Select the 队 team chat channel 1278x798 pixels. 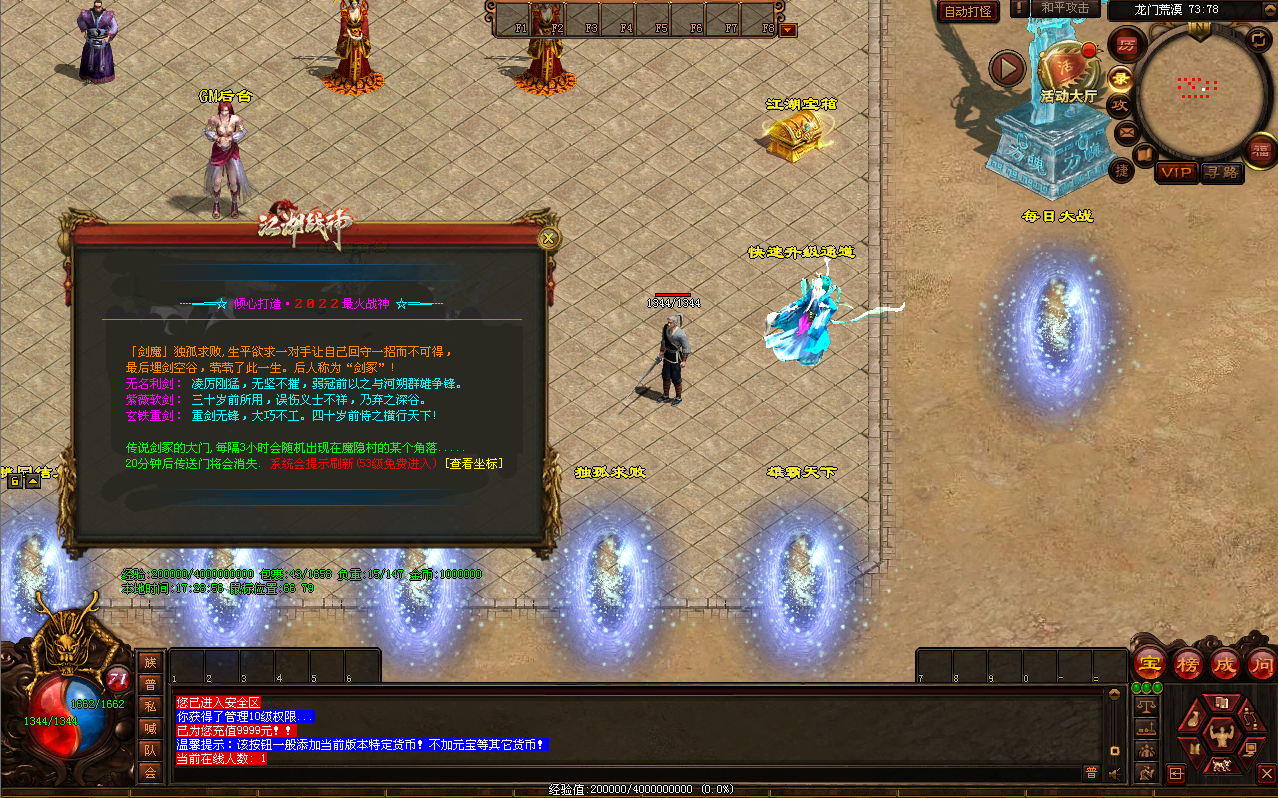tap(150, 750)
